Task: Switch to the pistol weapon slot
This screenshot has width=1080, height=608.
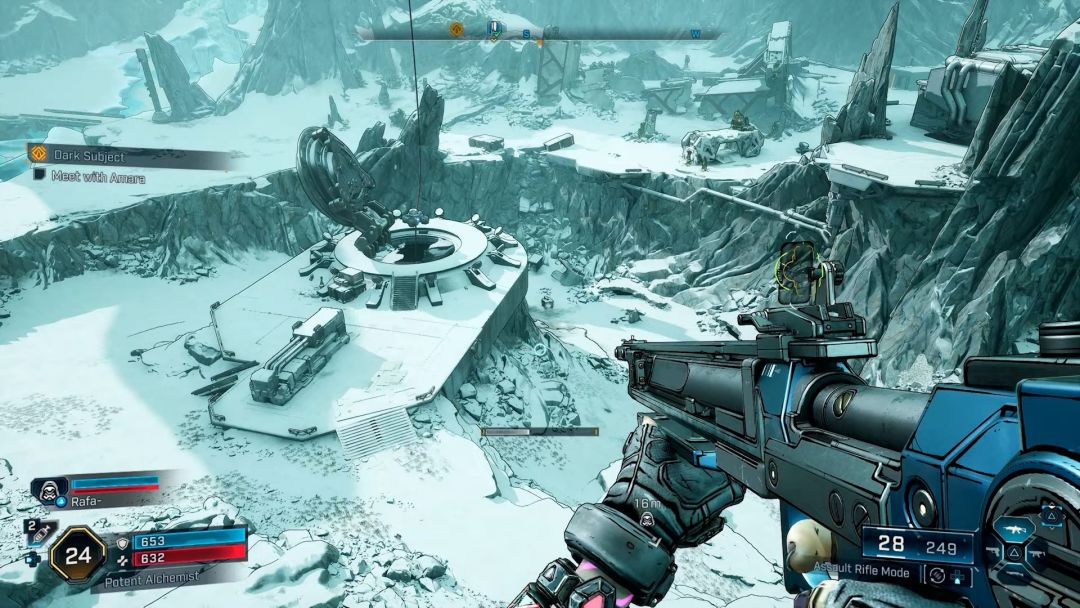Action: pos(991,550)
